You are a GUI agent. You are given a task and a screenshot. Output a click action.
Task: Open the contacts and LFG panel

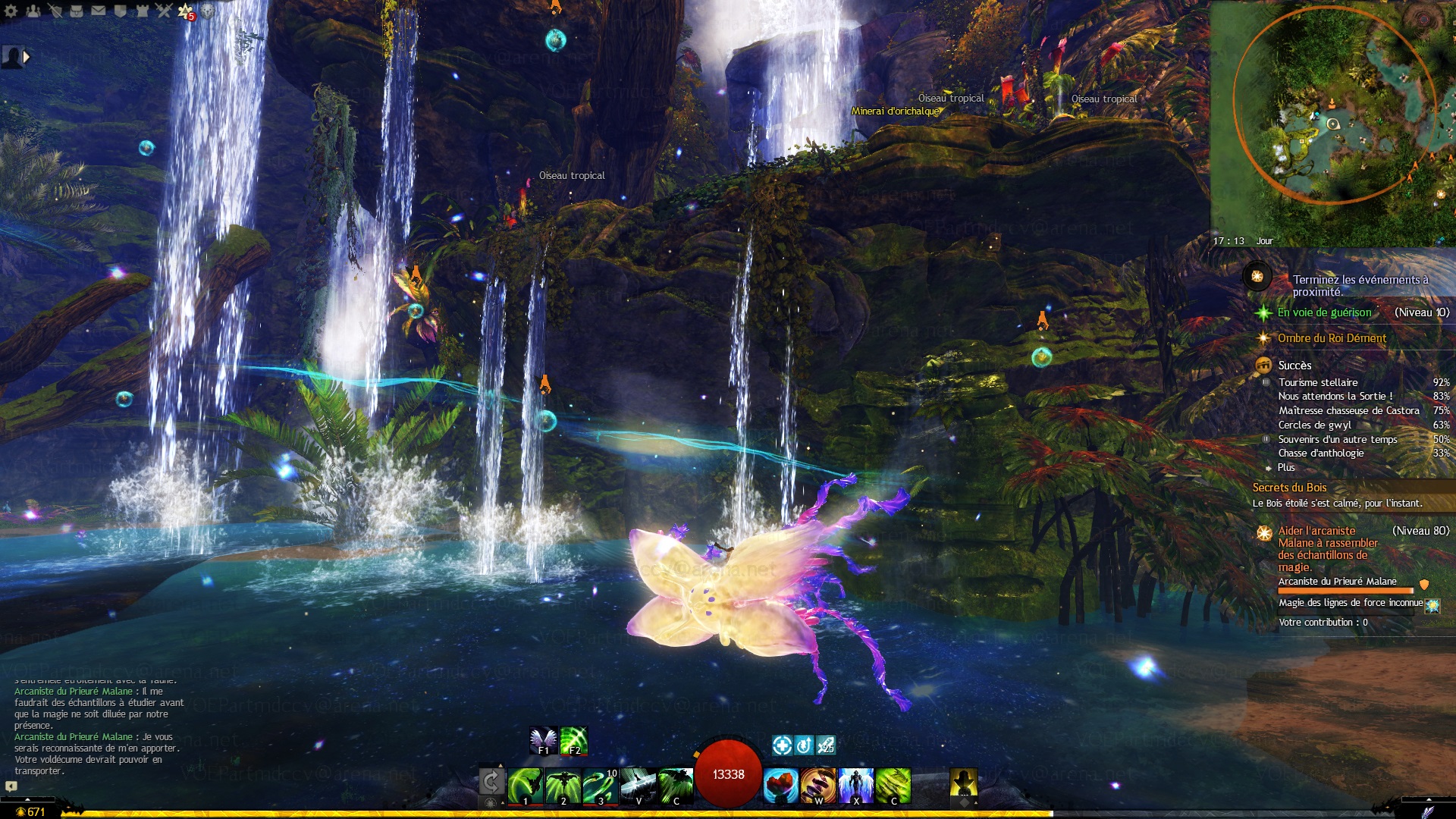[33, 11]
